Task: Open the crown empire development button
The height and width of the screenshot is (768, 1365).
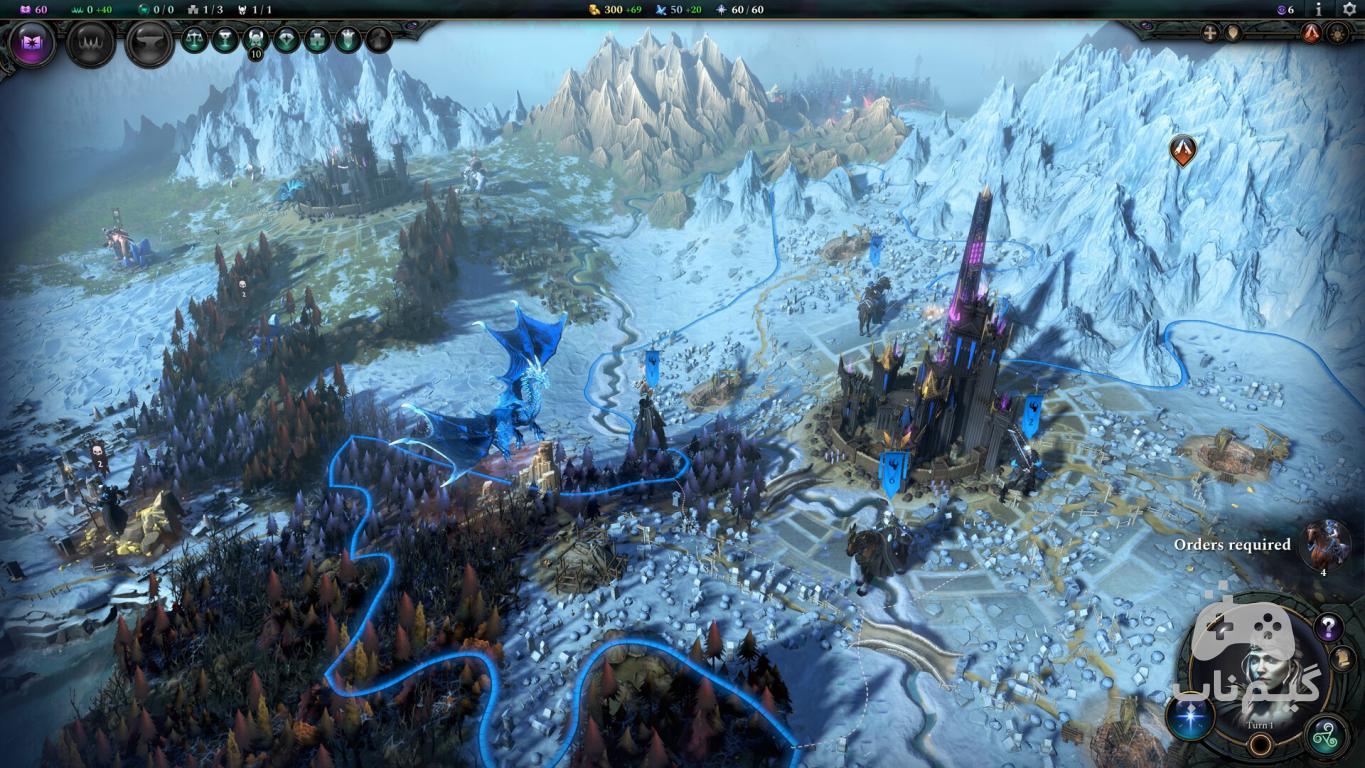Action: point(90,44)
